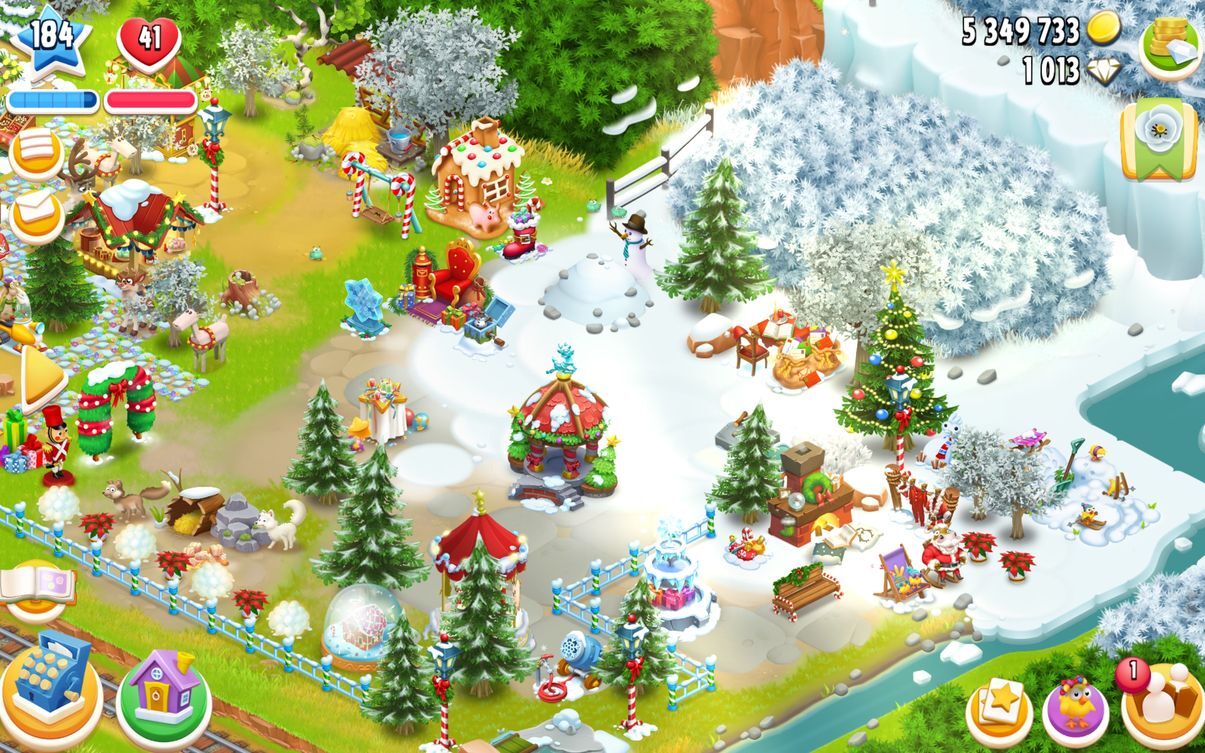Viewport: 1205px width, 753px height.
Task: Tap the chicken icon button
Action: coord(1075,709)
